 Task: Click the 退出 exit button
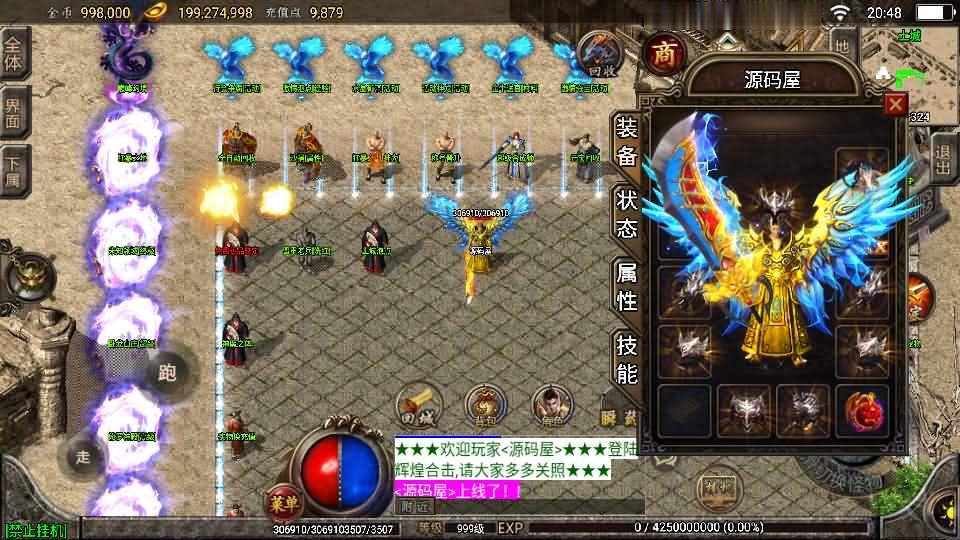(943, 159)
